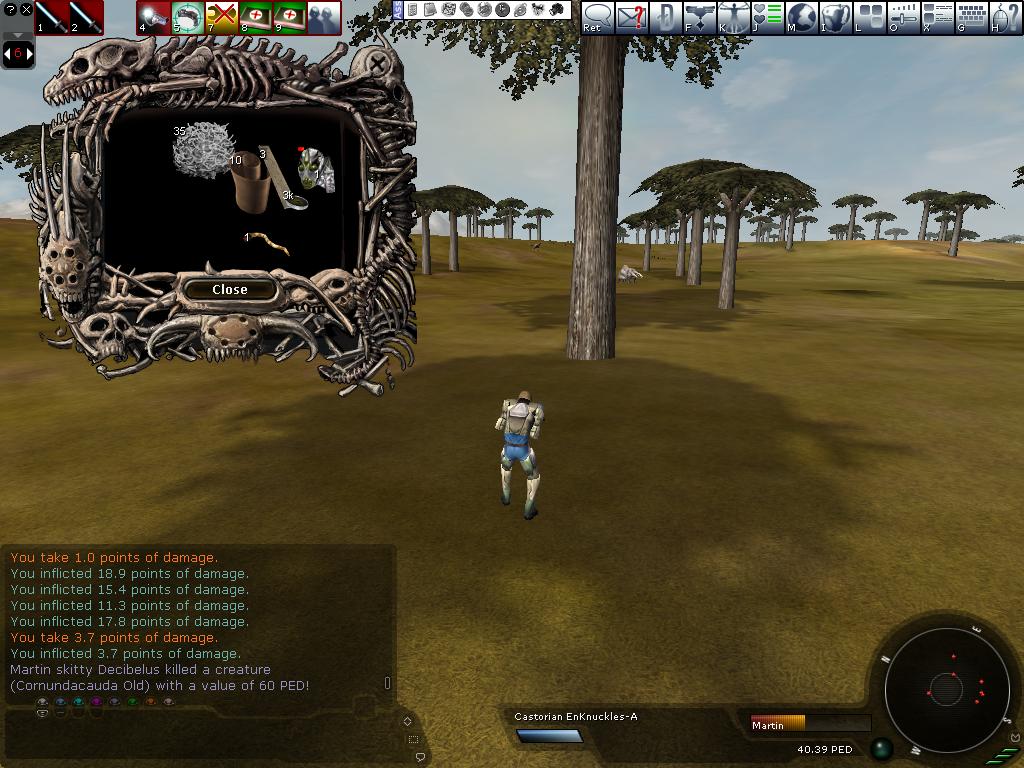Select the masked helmet loot item

[x=316, y=168]
